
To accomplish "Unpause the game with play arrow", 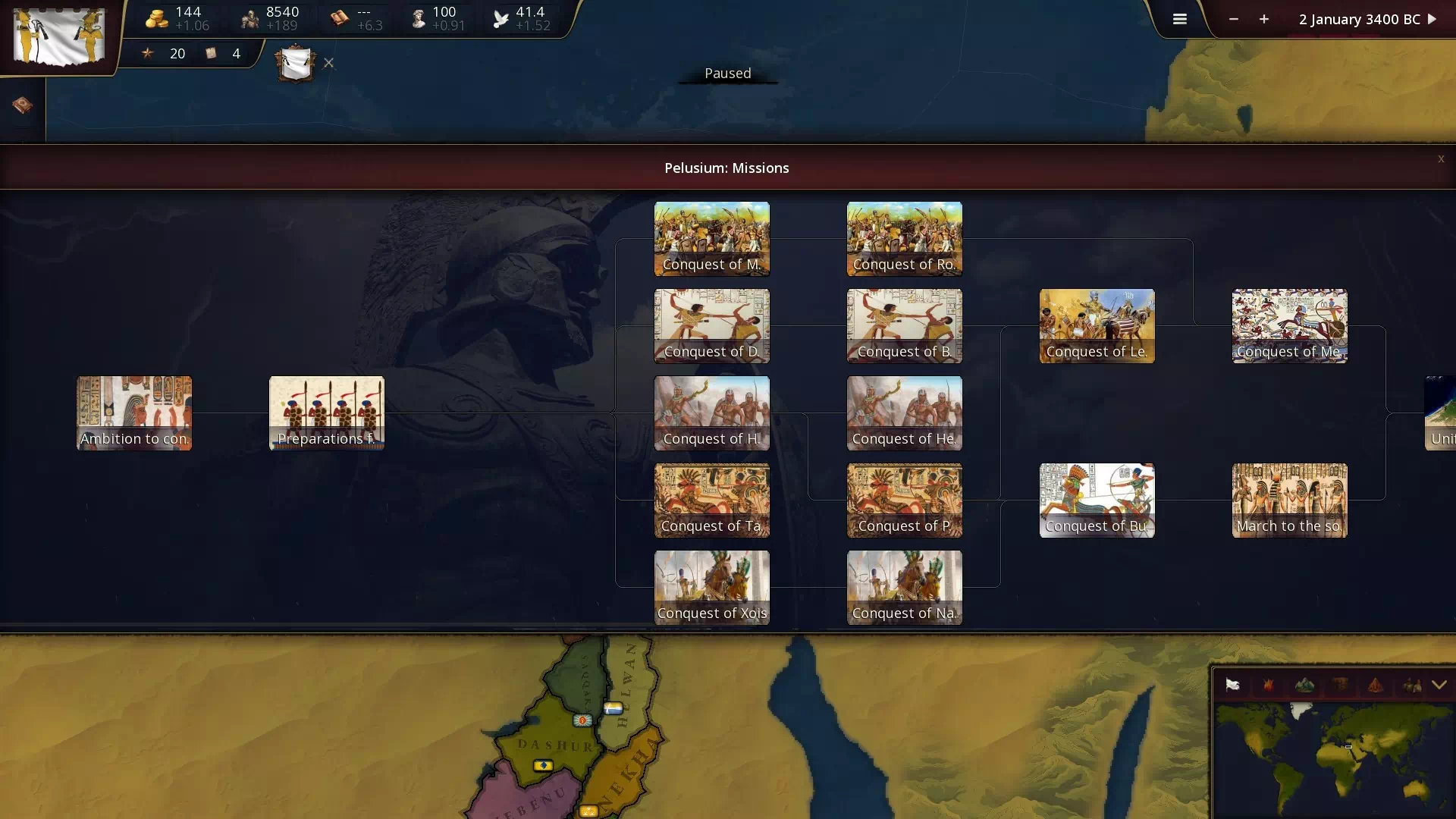I will click(1432, 20).
